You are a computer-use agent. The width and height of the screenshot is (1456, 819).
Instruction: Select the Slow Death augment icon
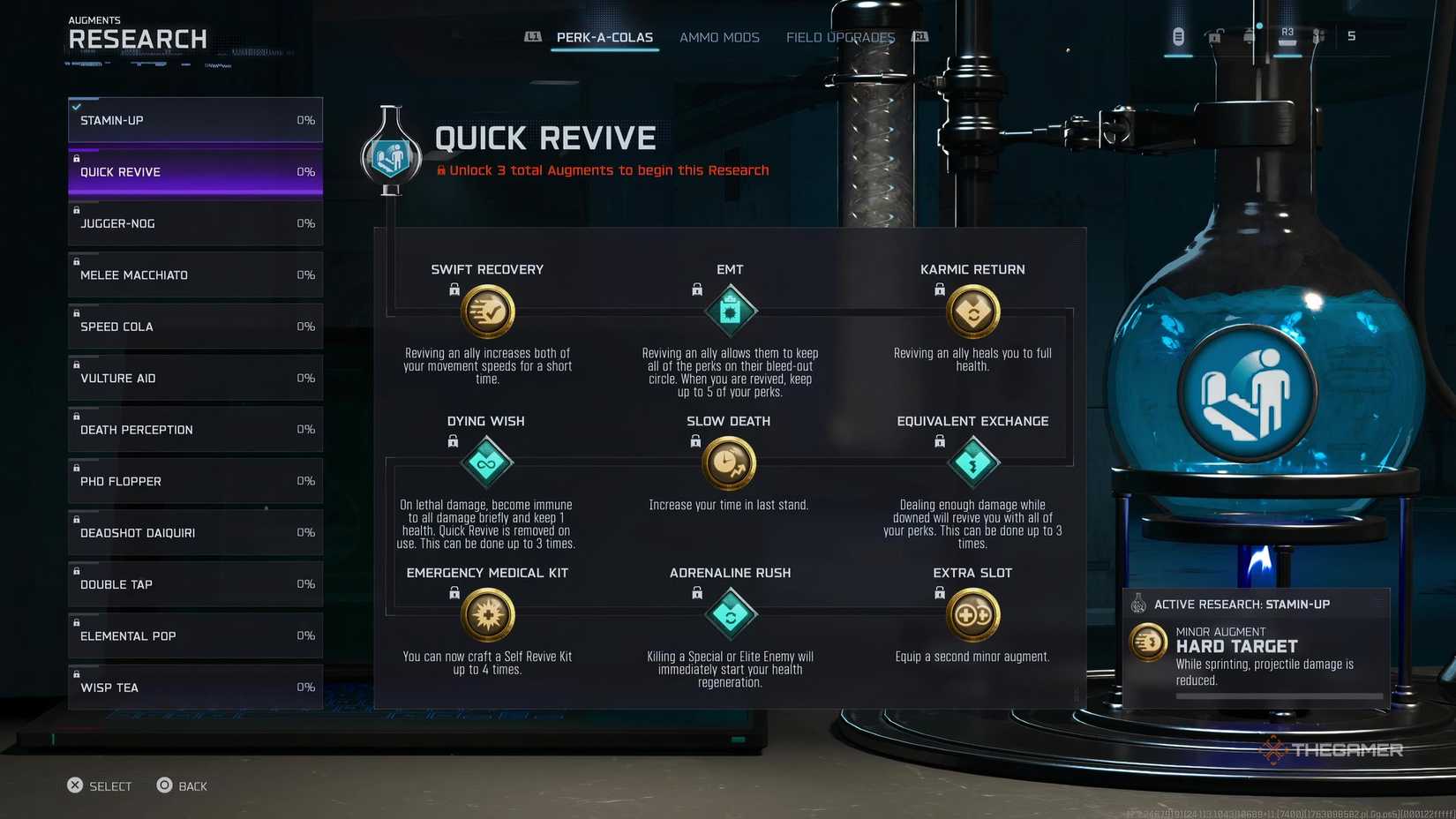730,462
